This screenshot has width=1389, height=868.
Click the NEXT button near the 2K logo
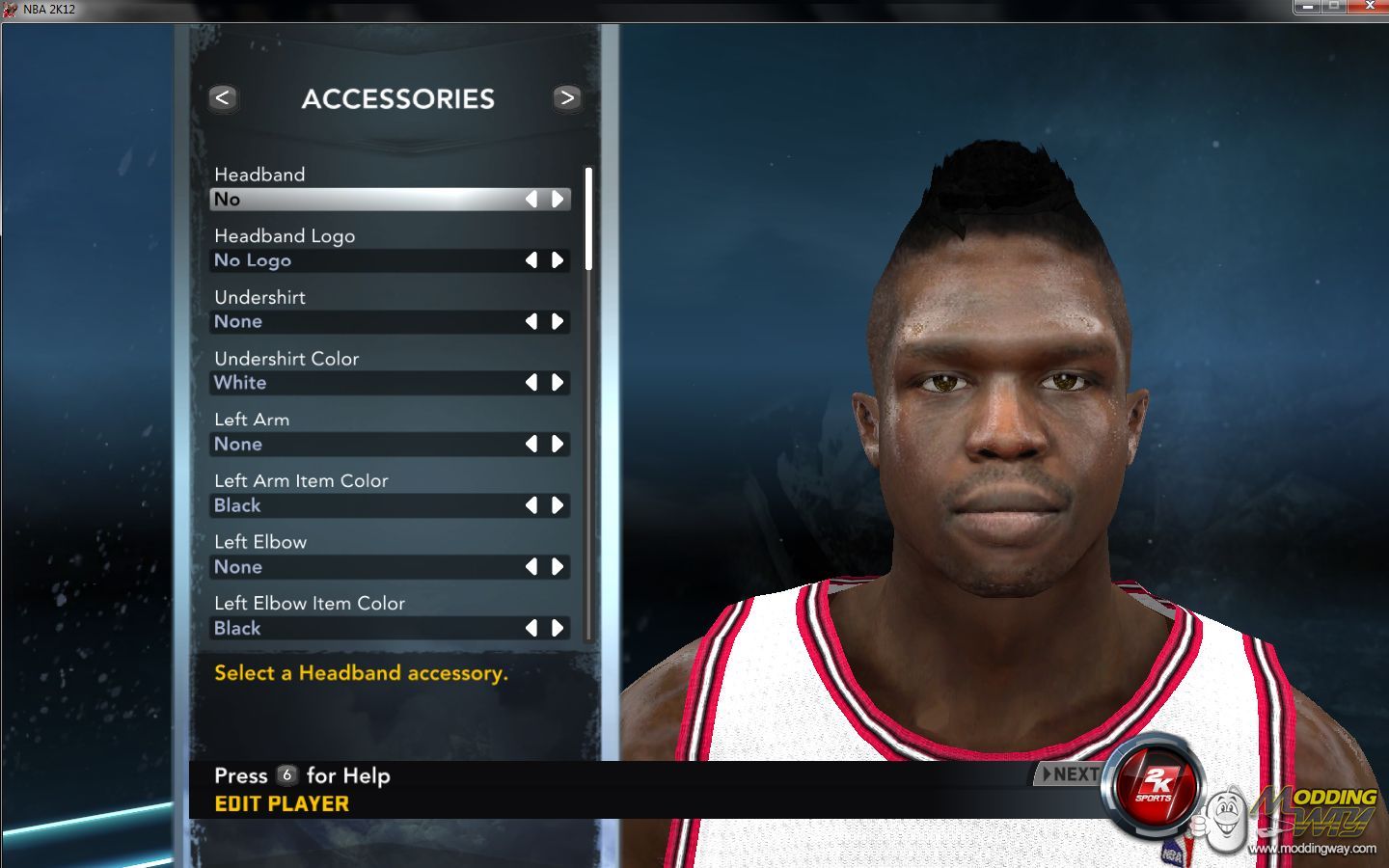(1069, 773)
